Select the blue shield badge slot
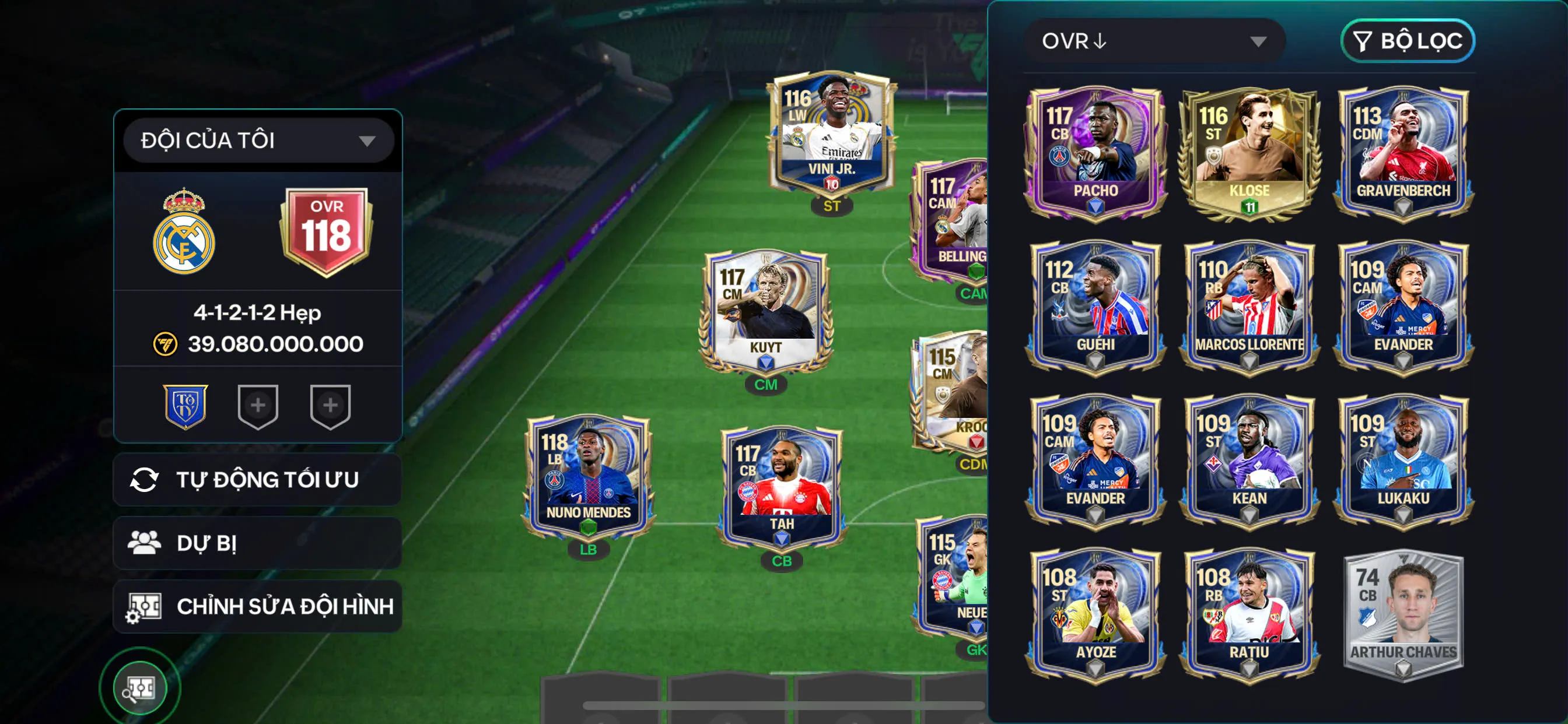 tap(185, 406)
